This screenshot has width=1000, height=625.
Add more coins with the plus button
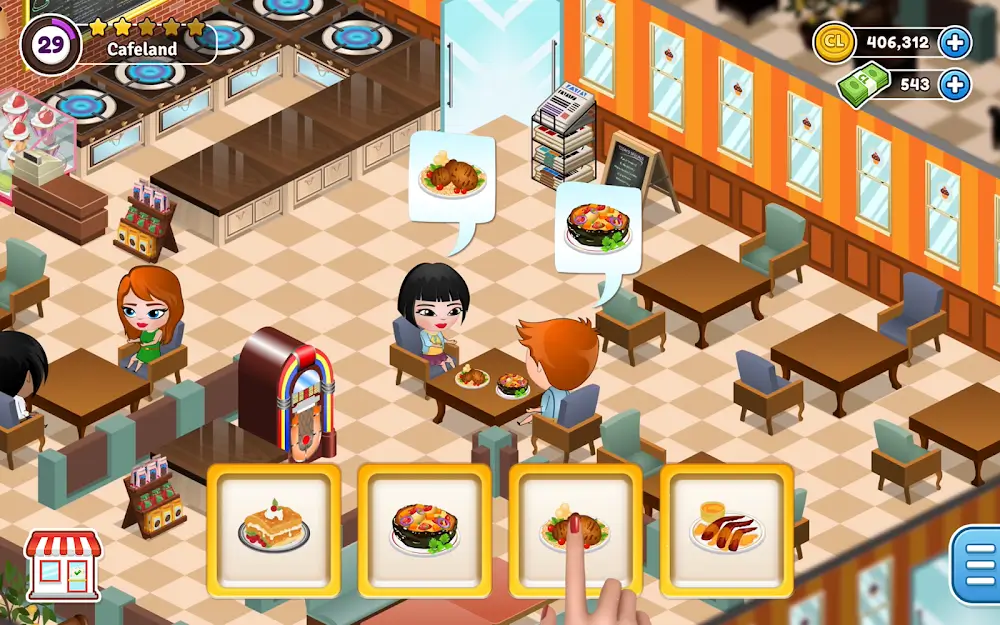point(955,43)
